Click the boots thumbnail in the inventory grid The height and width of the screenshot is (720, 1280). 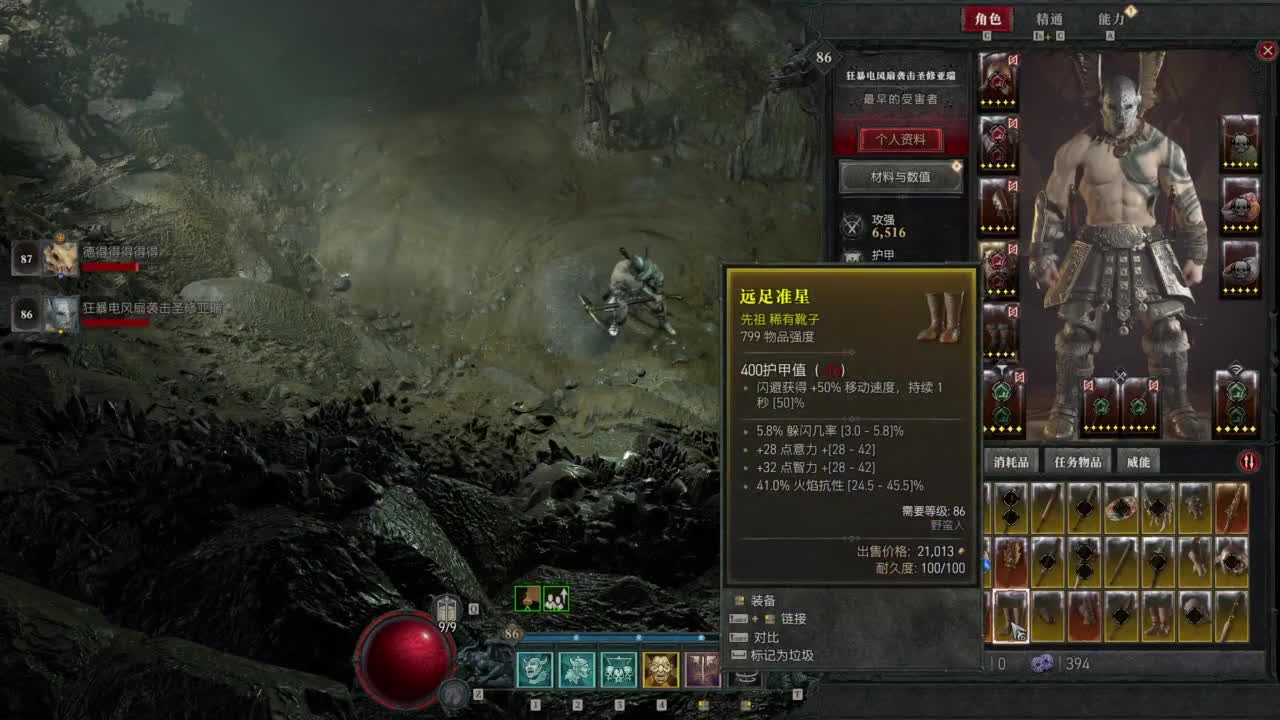click(1009, 615)
